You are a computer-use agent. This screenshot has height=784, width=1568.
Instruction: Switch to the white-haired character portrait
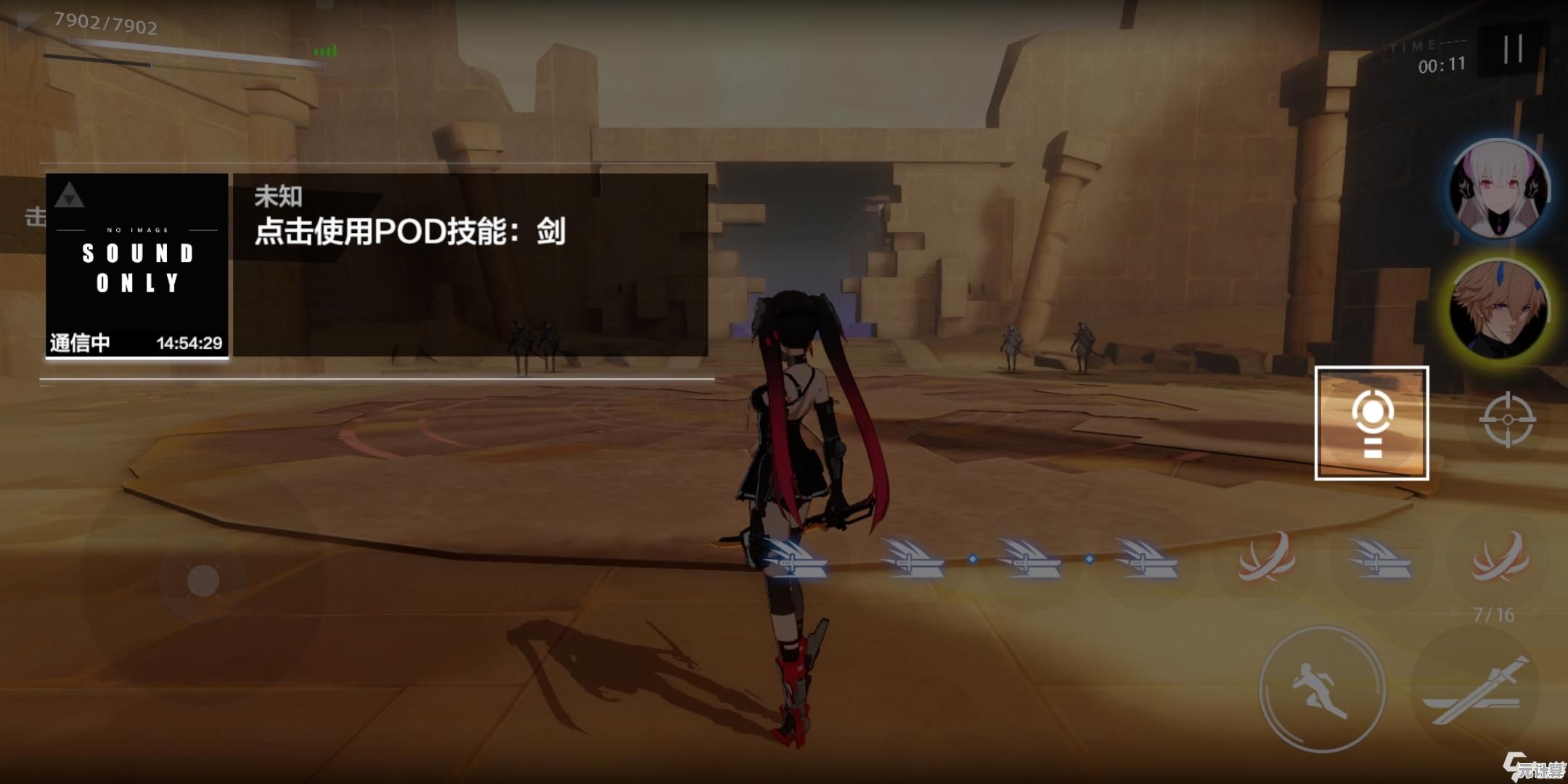pos(1498,189)
